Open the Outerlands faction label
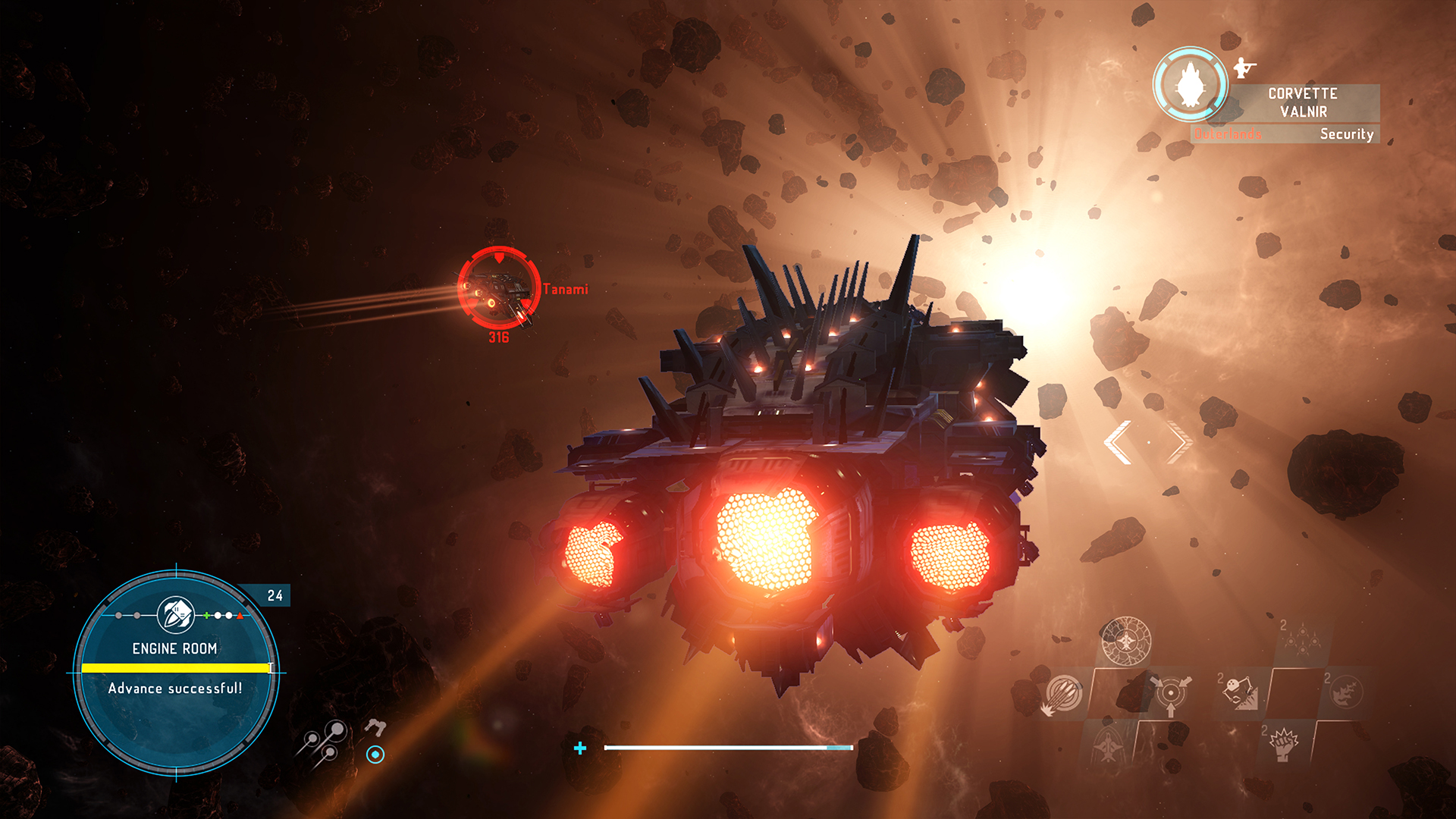1456x819 pixels. 1228,134
